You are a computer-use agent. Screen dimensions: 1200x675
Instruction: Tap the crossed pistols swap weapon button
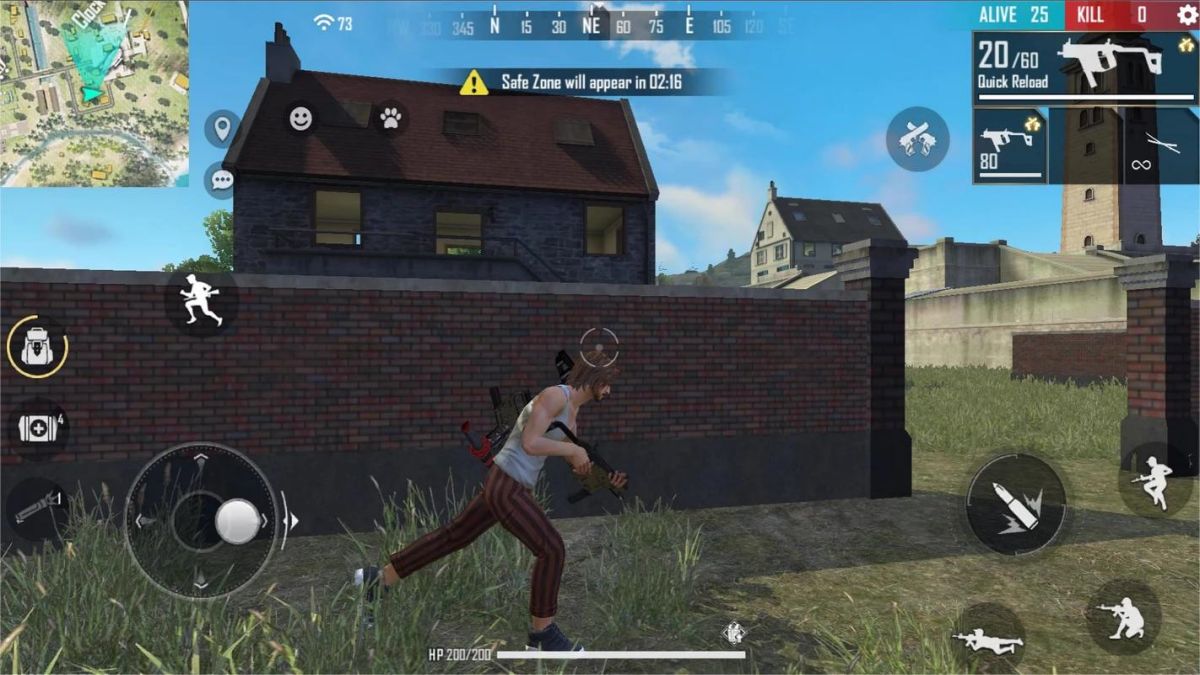click(x=917, y=139)
